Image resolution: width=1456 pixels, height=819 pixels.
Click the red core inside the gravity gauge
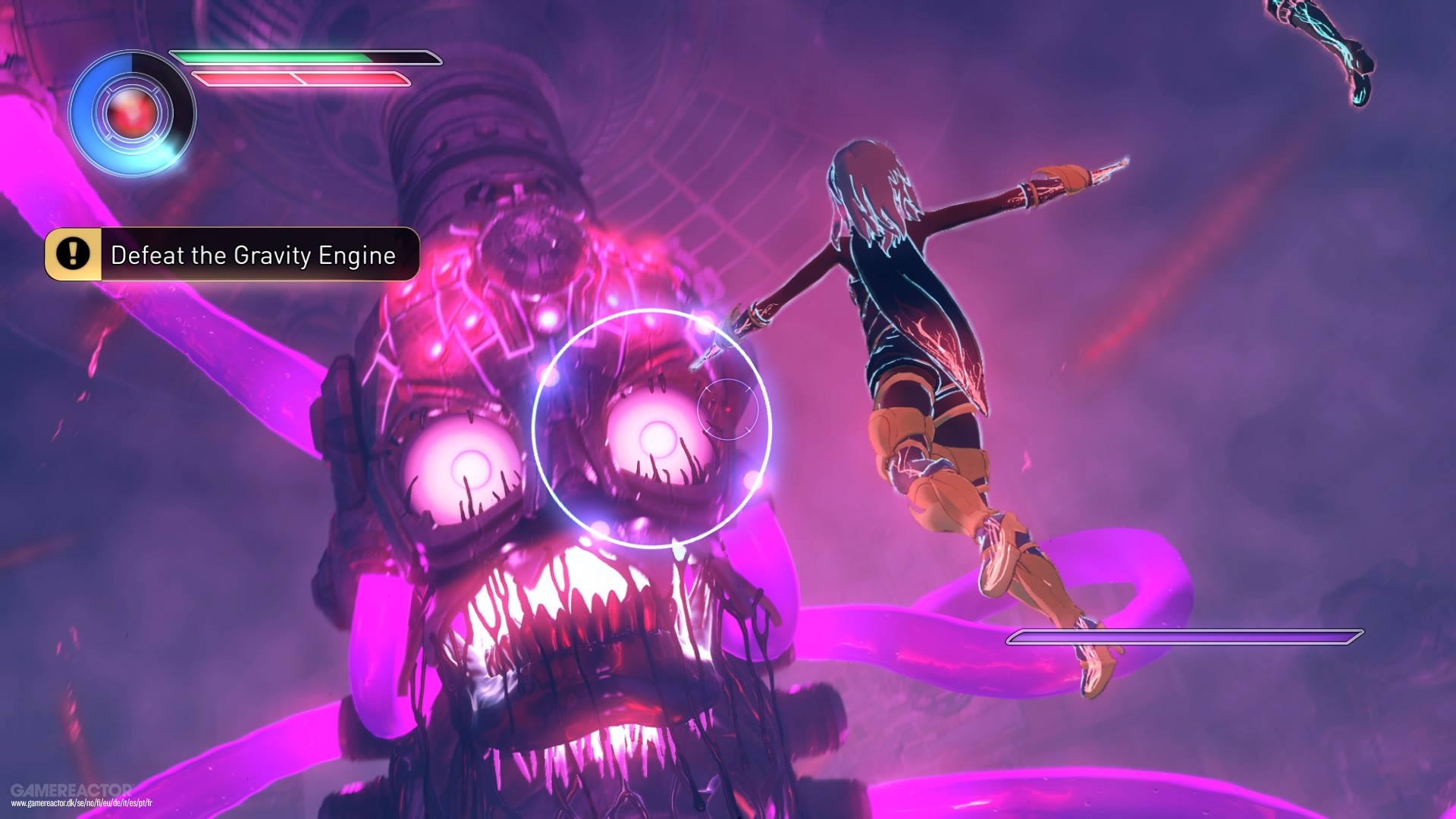130,112
